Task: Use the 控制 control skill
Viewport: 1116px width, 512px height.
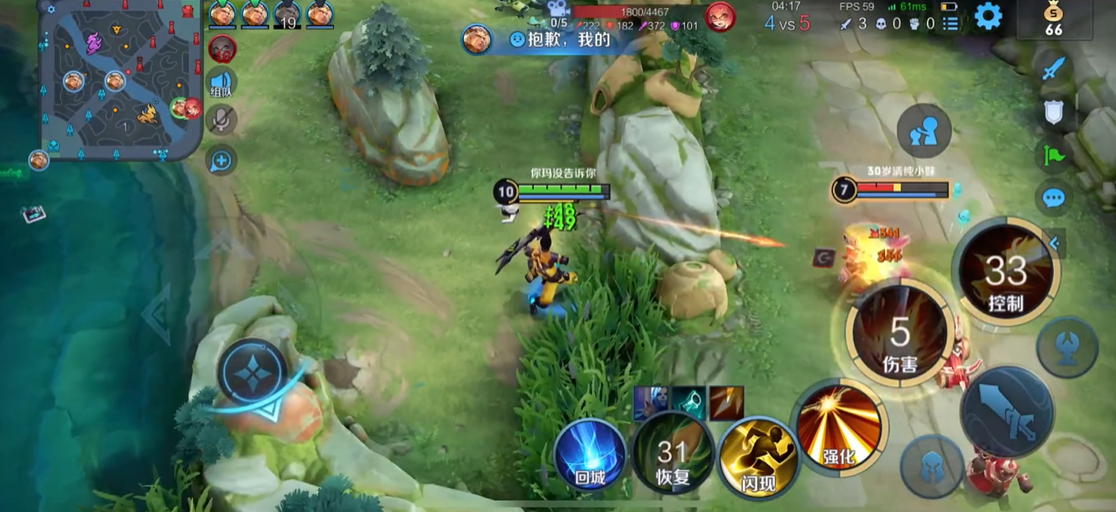Action: click(1003, 273)
